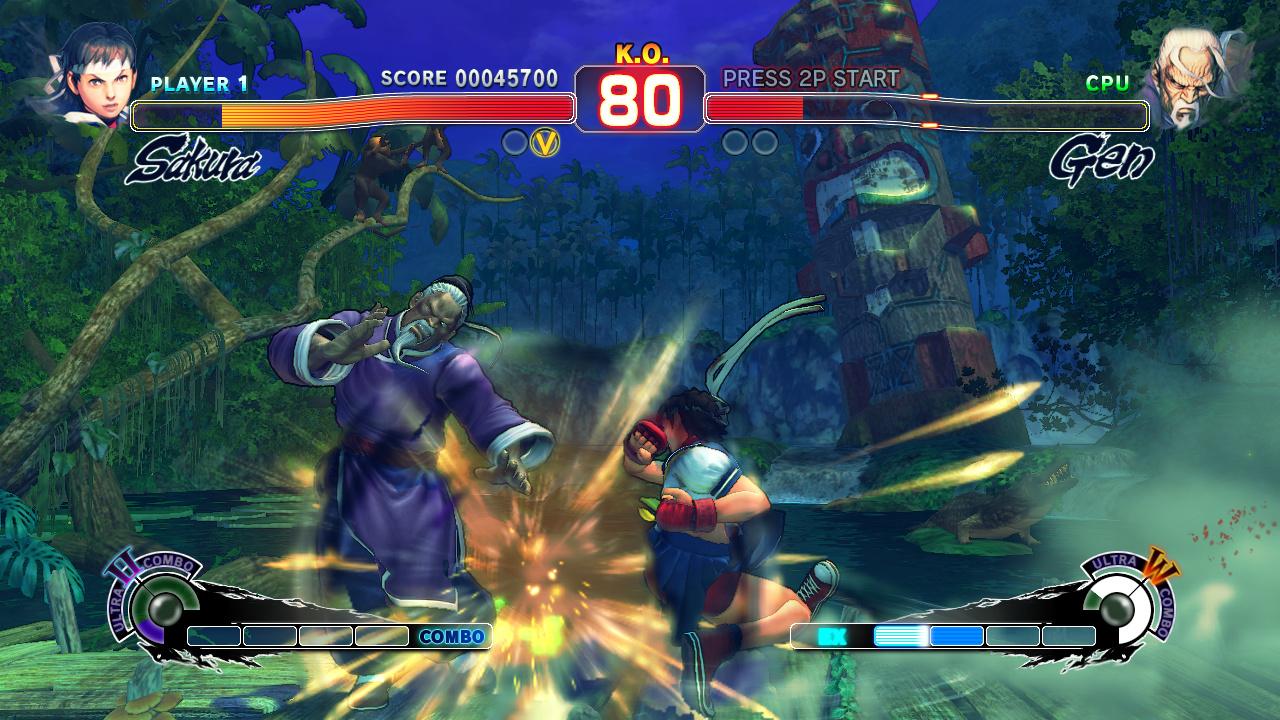Select the yellow V round victory marker
This screenshot has height=720, width=1280.
(x=543, y=141)
